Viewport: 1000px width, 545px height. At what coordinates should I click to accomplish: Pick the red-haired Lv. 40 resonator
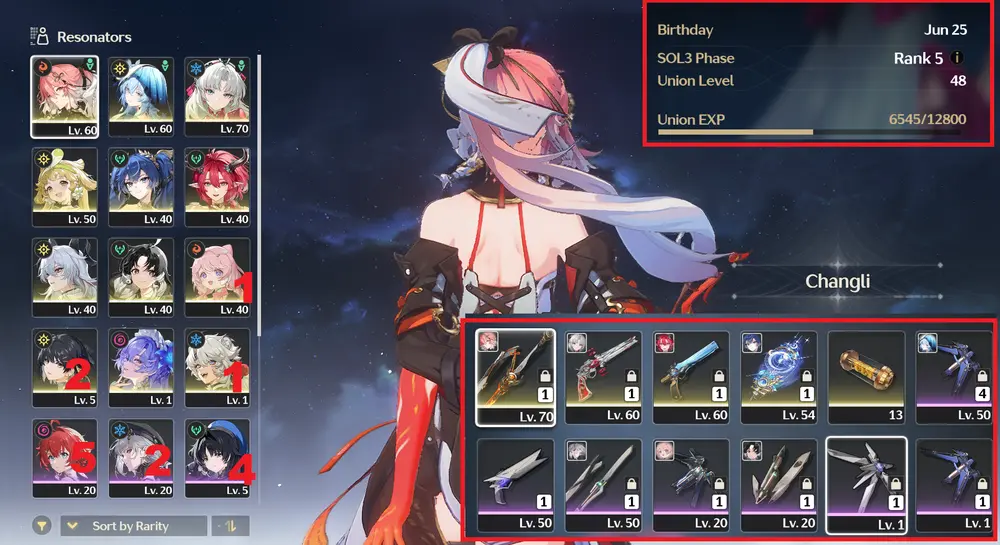pos(217,186)
